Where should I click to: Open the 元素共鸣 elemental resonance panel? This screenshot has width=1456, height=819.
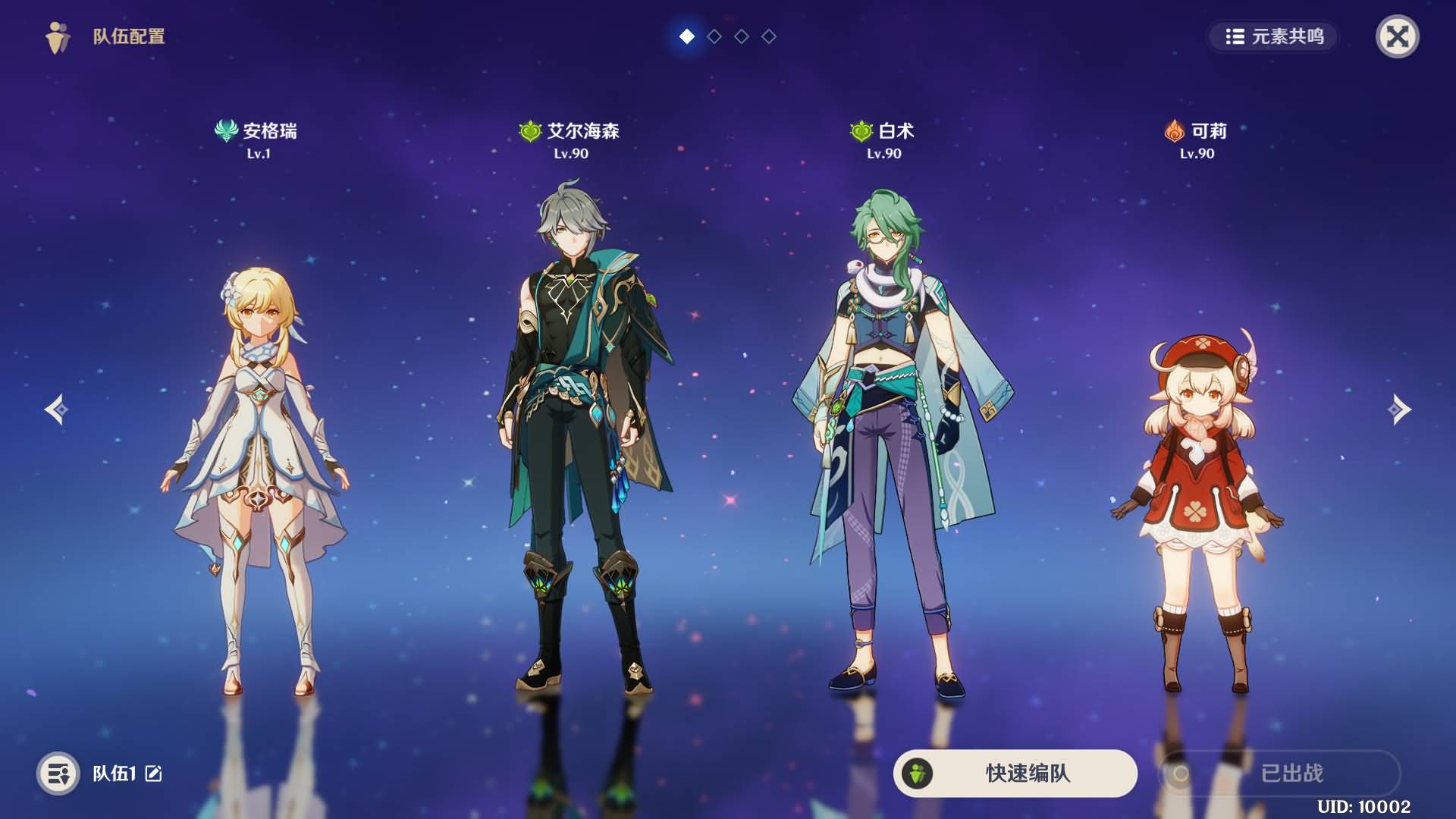coord(1274,36)
